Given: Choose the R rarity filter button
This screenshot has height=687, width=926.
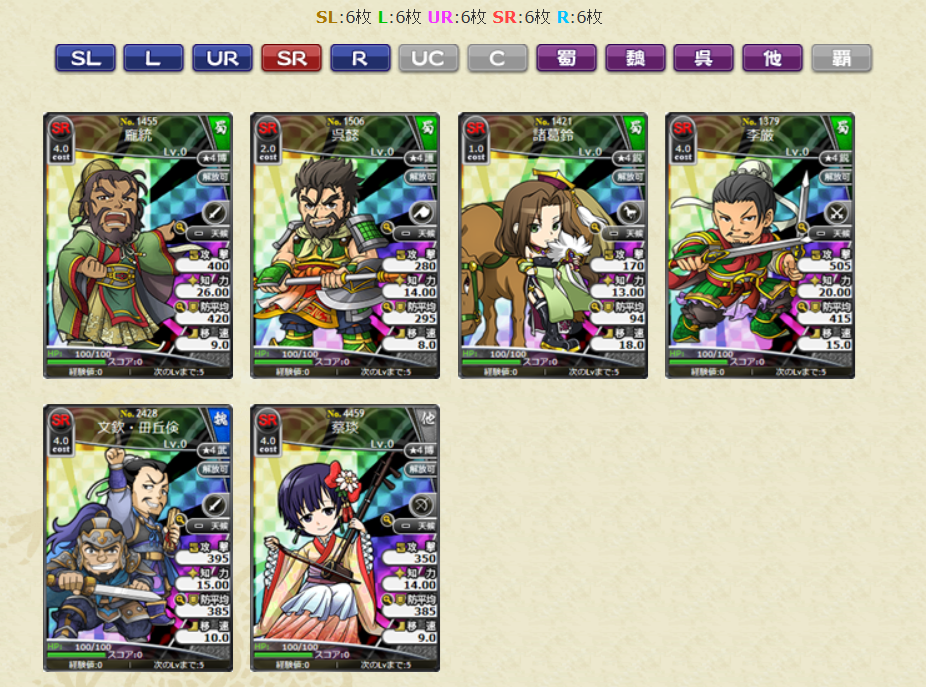Looking at the screenshot, I should tap(360, 58).
